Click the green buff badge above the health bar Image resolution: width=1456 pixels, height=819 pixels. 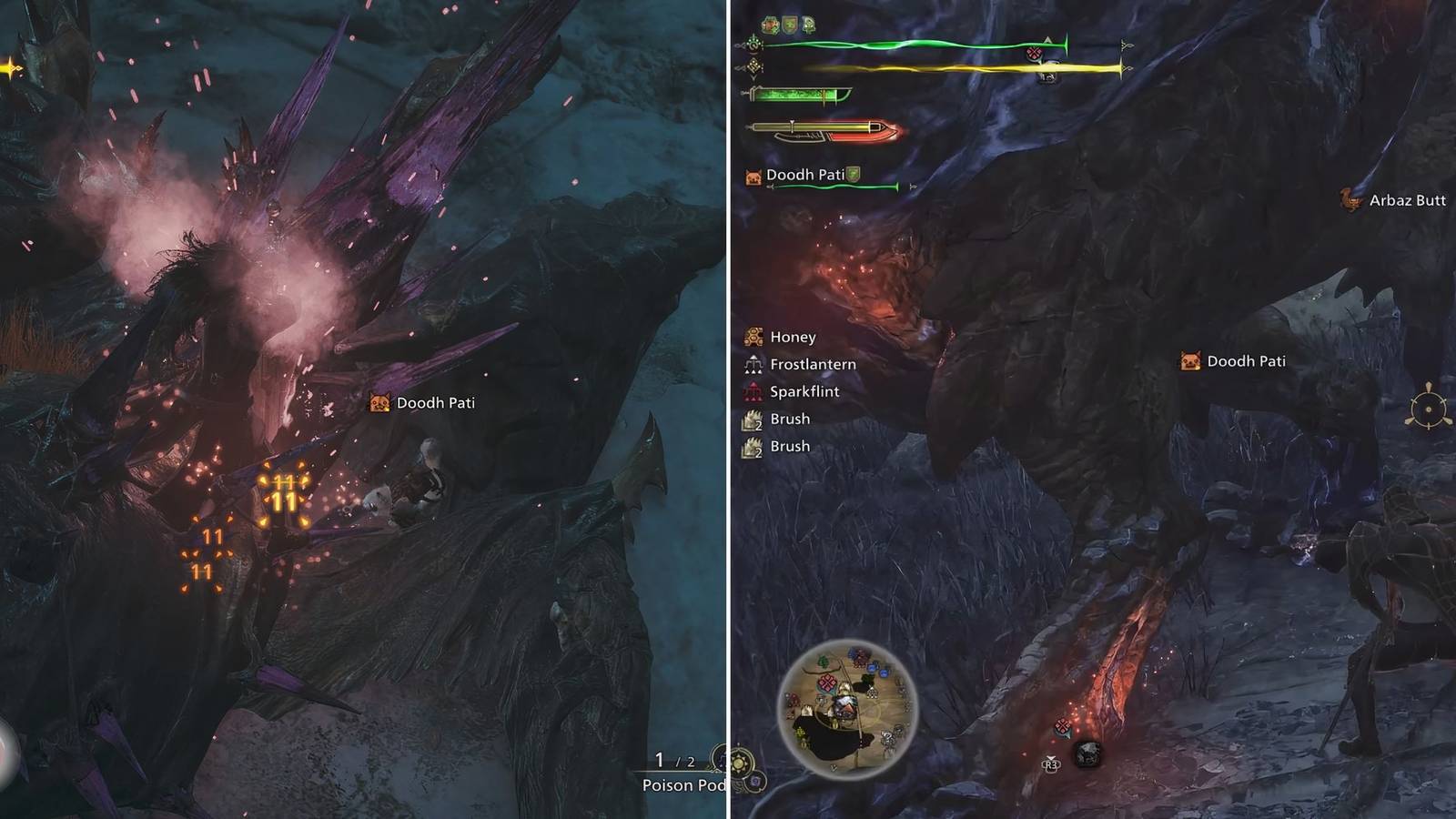pyautogui.click(x=769, y=25)
